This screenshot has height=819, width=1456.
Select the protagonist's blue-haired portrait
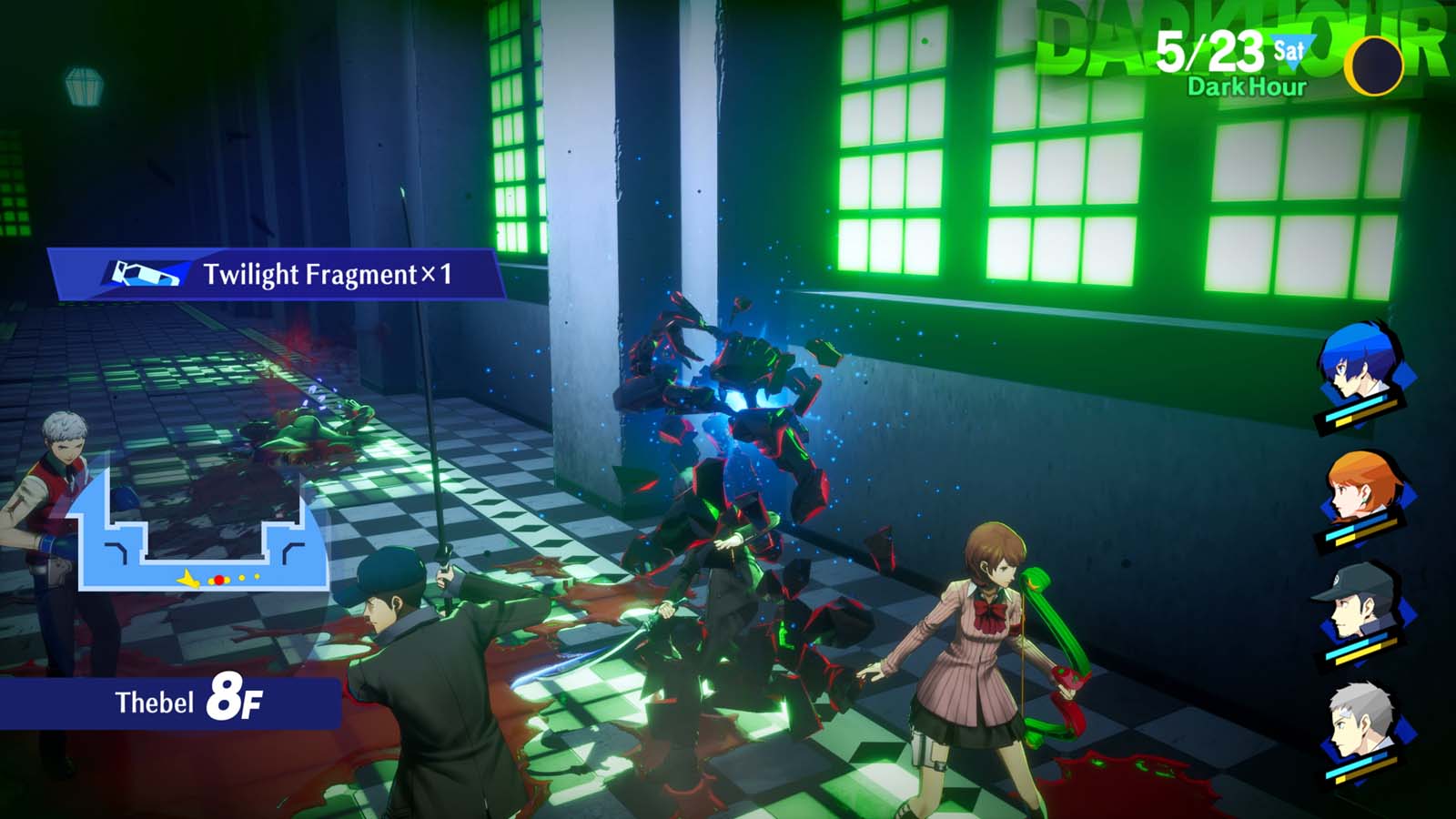tap(1356, 373)
